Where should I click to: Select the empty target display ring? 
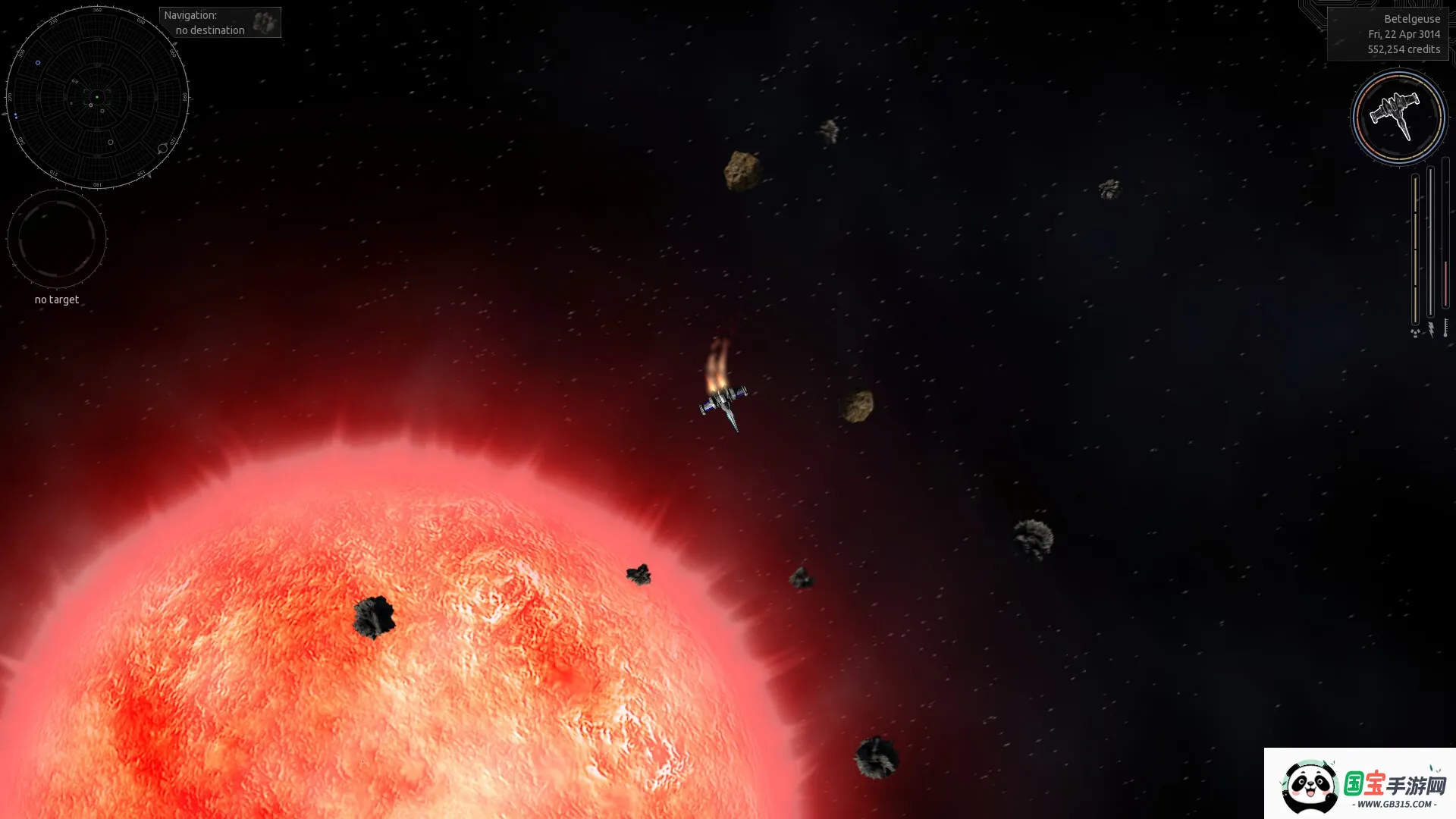pyautogui.click(x=57, y=239)
